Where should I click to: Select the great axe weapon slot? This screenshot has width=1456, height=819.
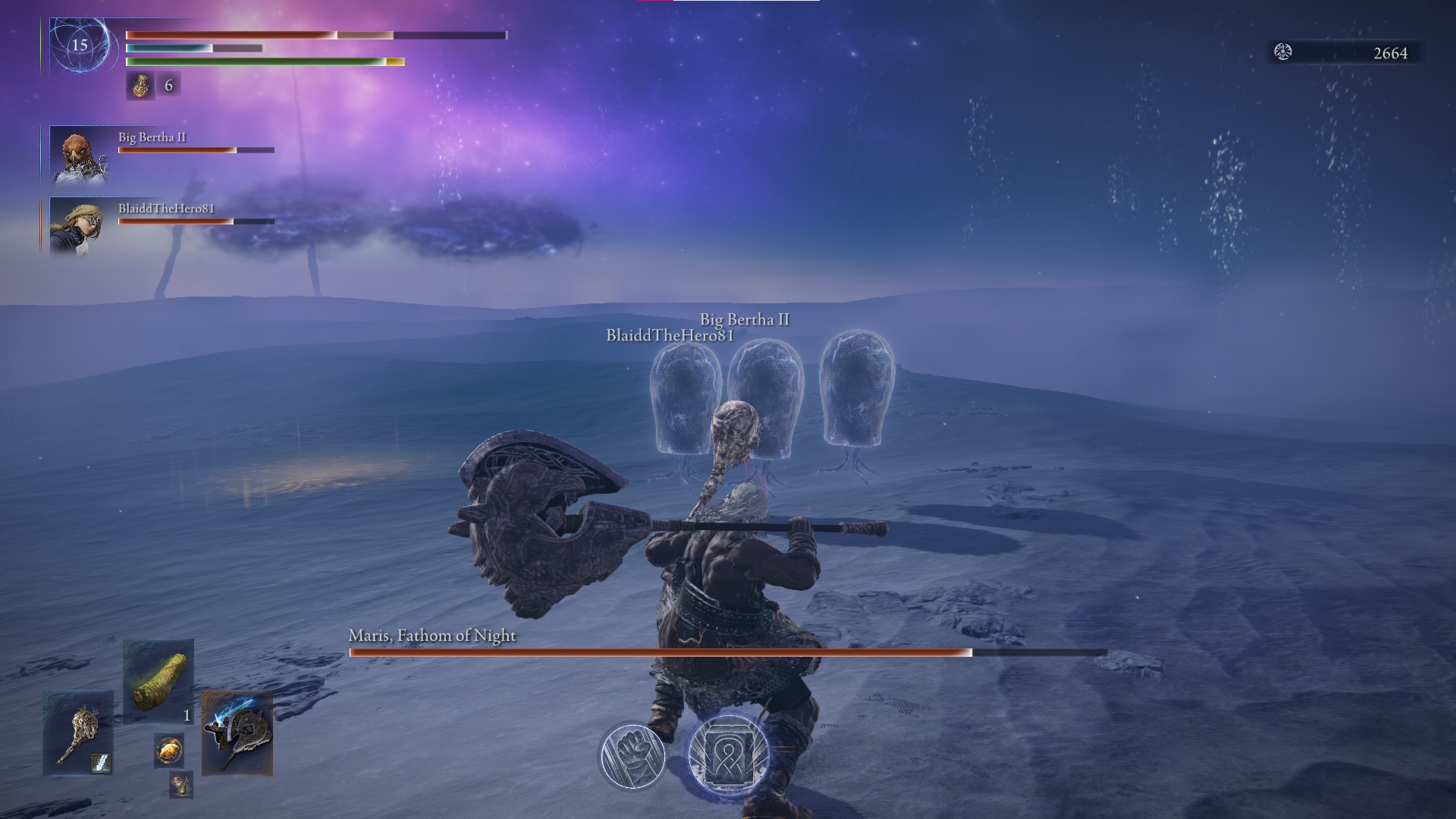tap(237, 733)
